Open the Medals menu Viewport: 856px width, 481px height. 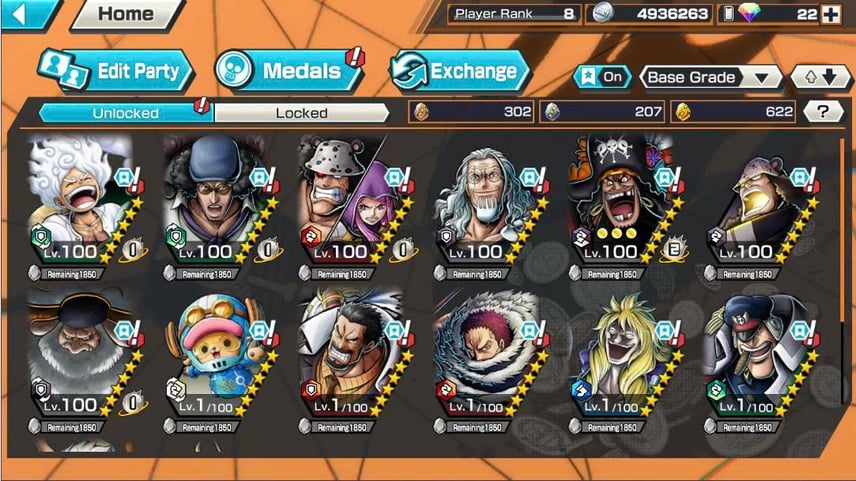(281, 71)
